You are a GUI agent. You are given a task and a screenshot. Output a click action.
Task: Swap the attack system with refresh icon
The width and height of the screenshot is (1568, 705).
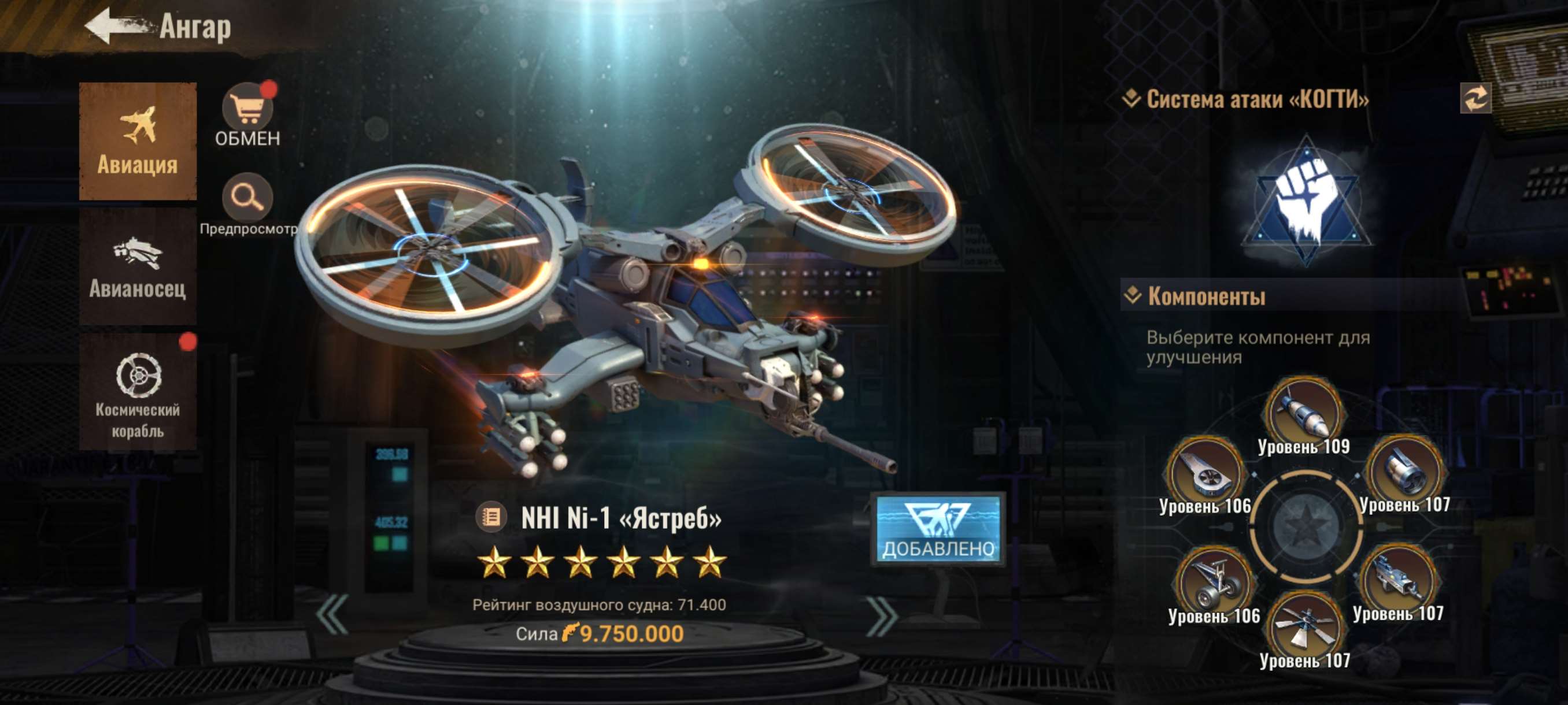coord(1475,99)
